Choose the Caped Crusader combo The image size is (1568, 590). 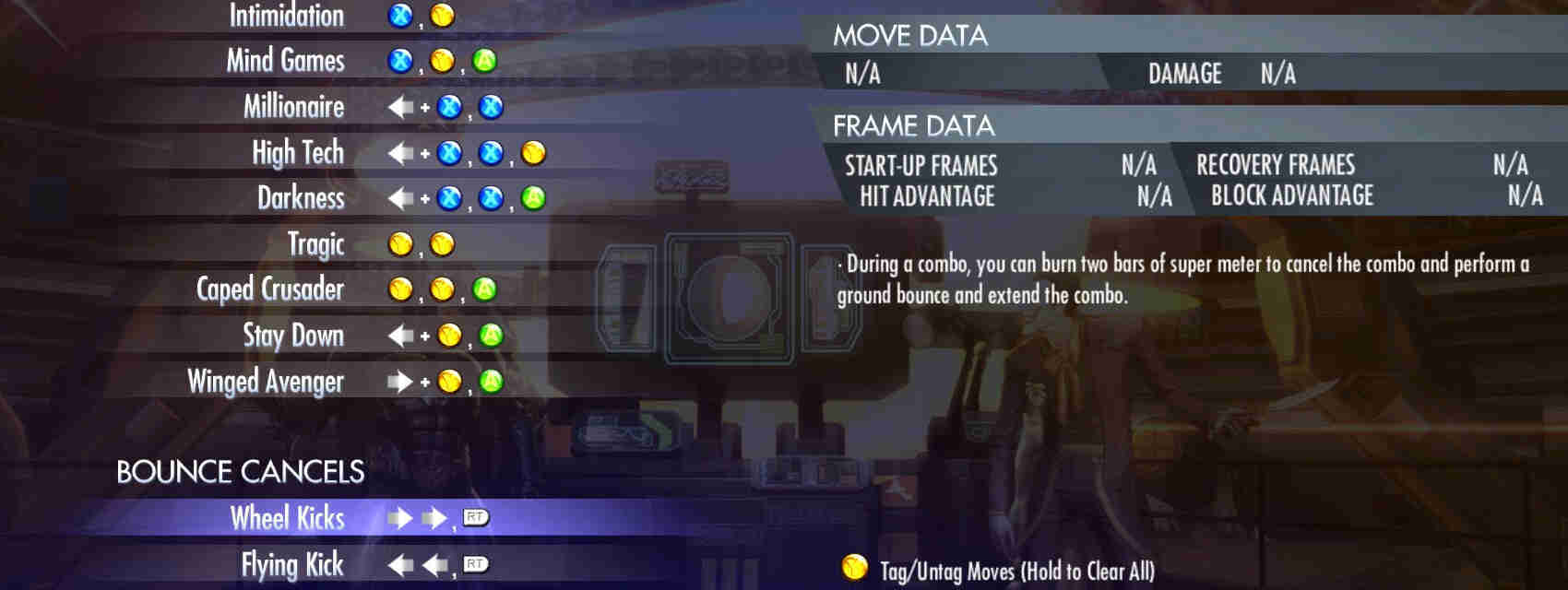pos(269,289)
